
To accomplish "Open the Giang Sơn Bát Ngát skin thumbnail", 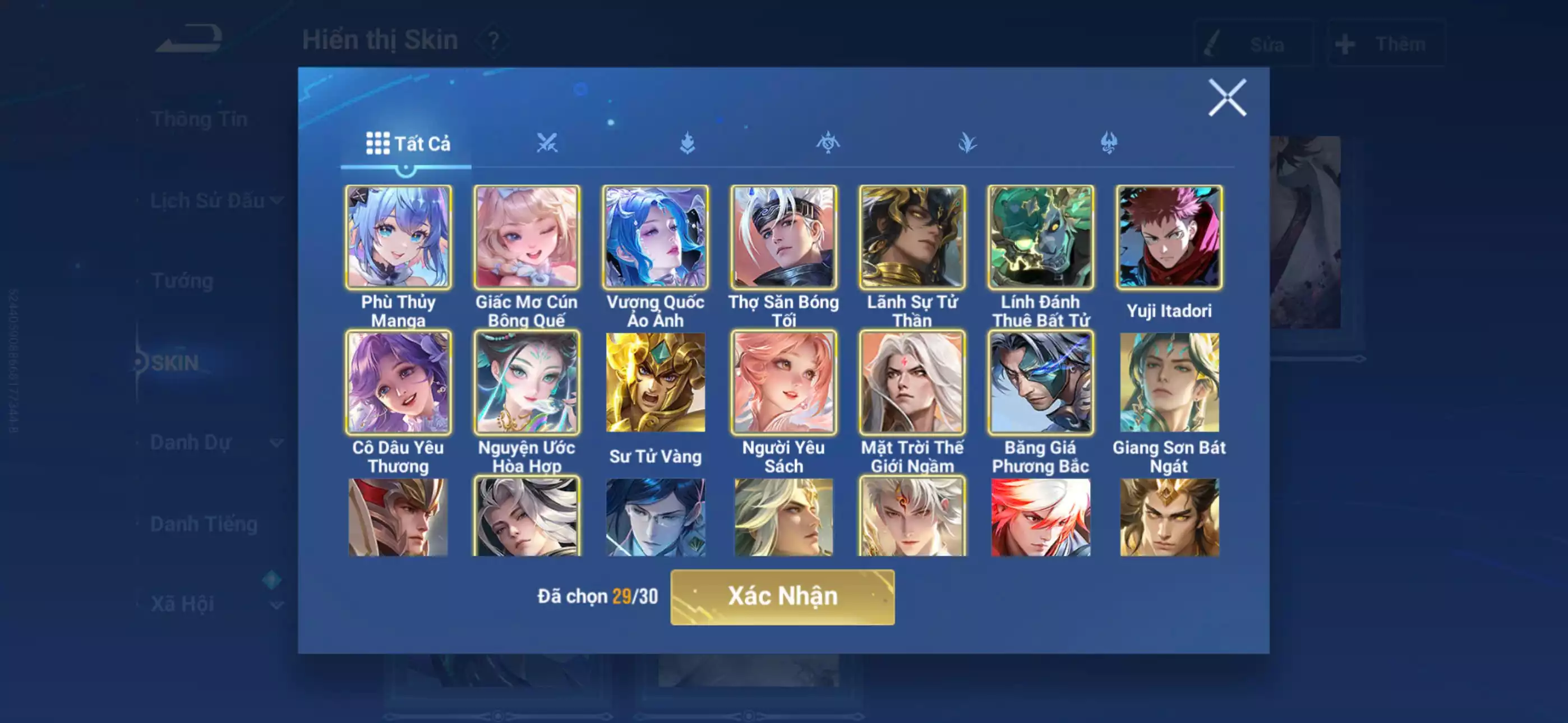I will point(1169,382).
